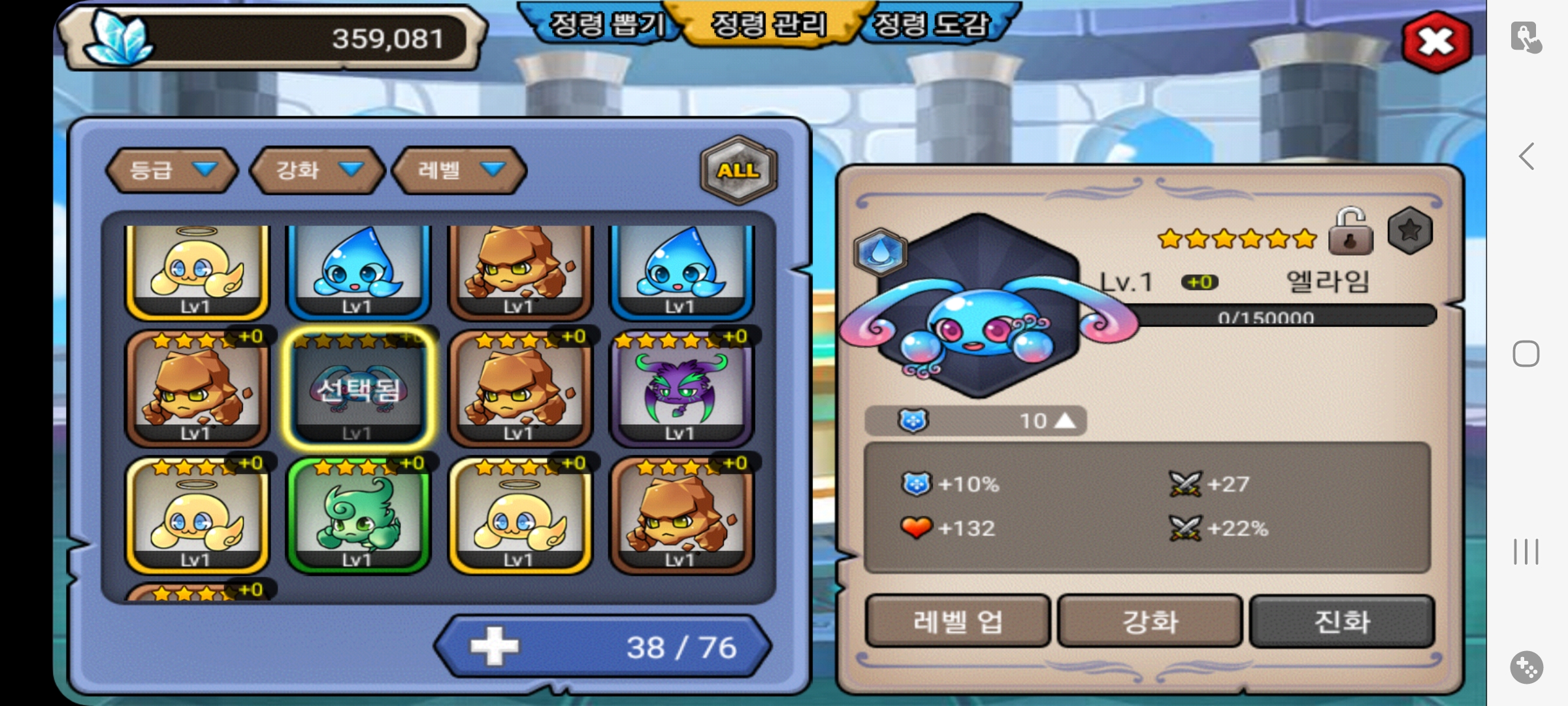
Task: Tap the 레벨 업 button
Action: [x=957, y=621]
